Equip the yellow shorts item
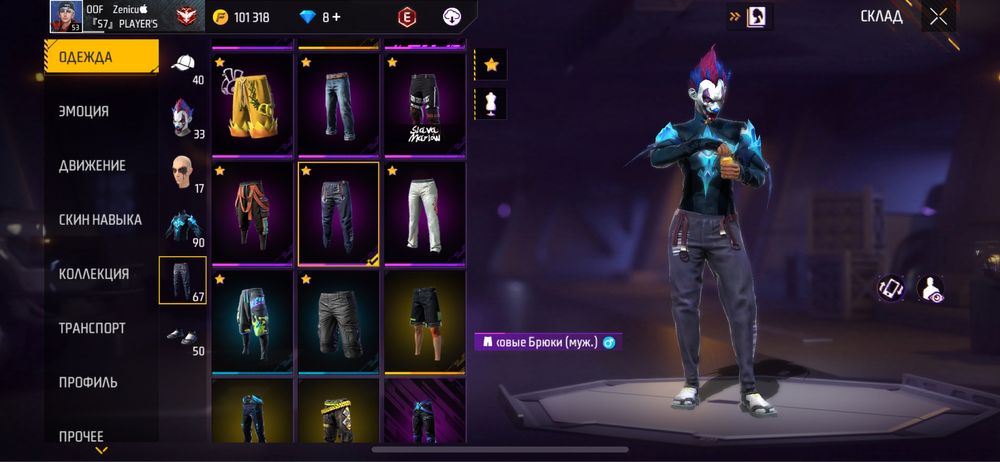The image size is (1000, 462). coord(252,103)
